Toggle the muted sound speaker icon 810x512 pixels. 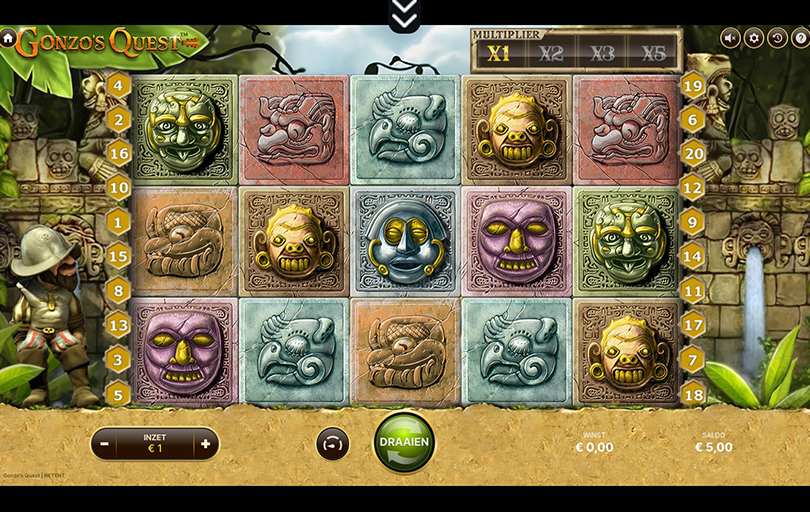(x=730, y=38)
